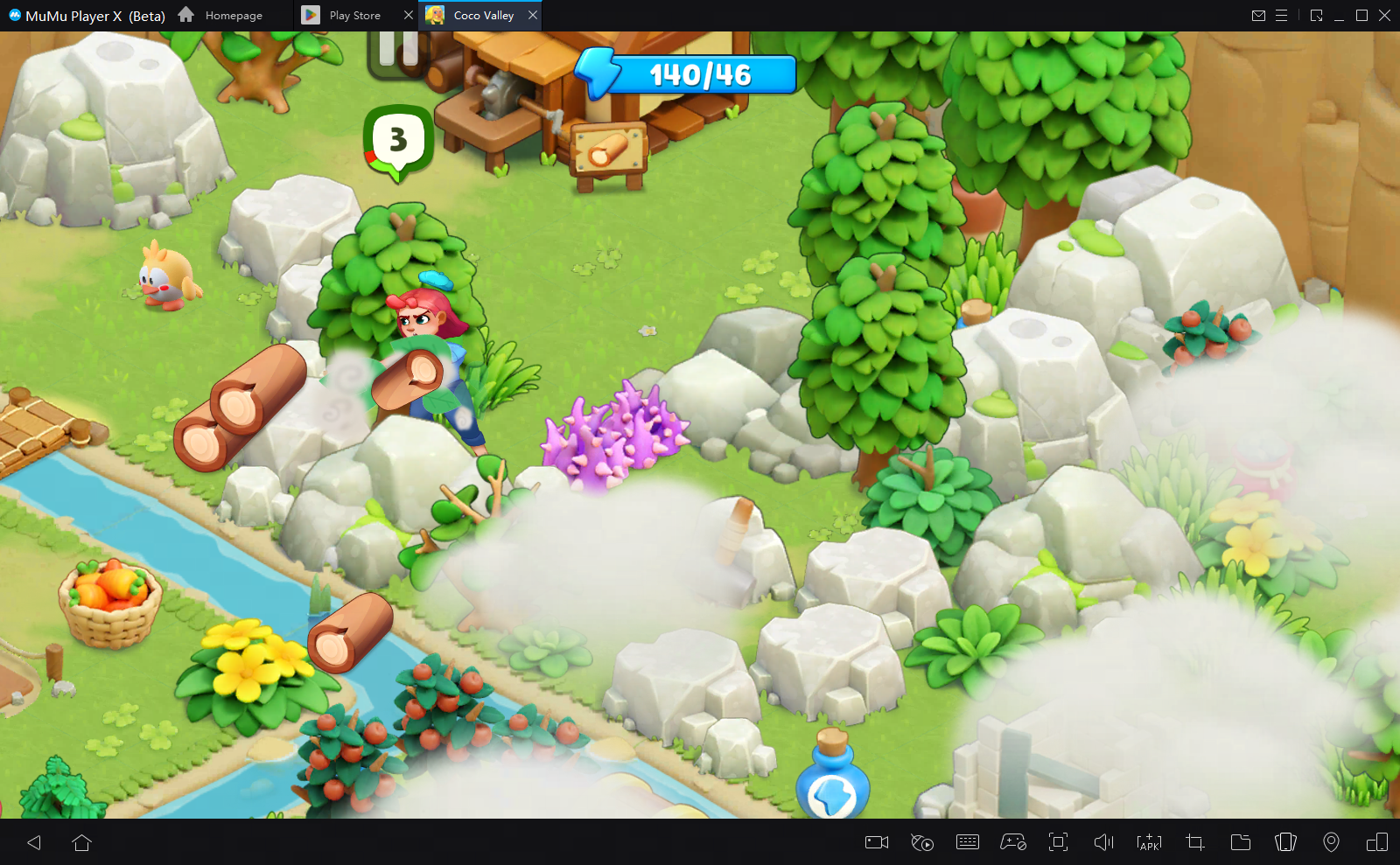Enter fullscreen mode via the fullscreen icon
Screen dimensions: 1400x865
[x=1060, y=842]
